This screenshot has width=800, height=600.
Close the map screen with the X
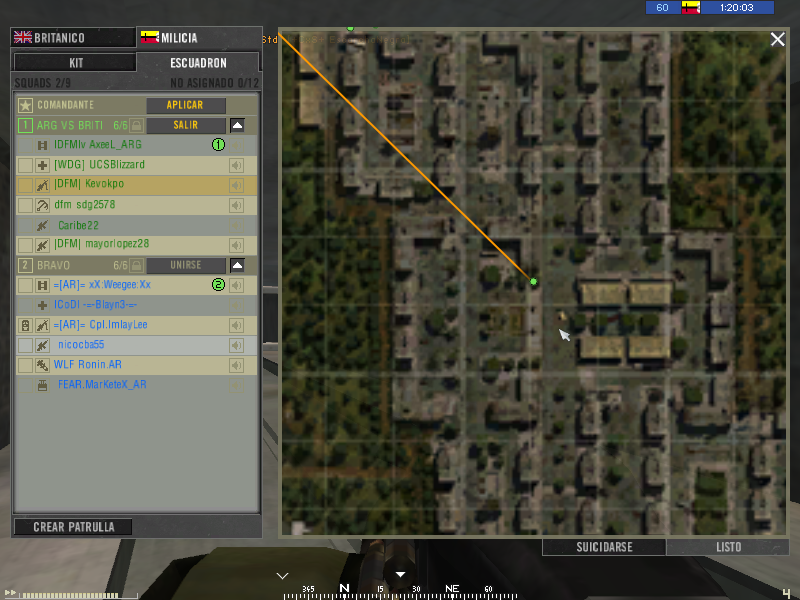click(x=777, y=39)
